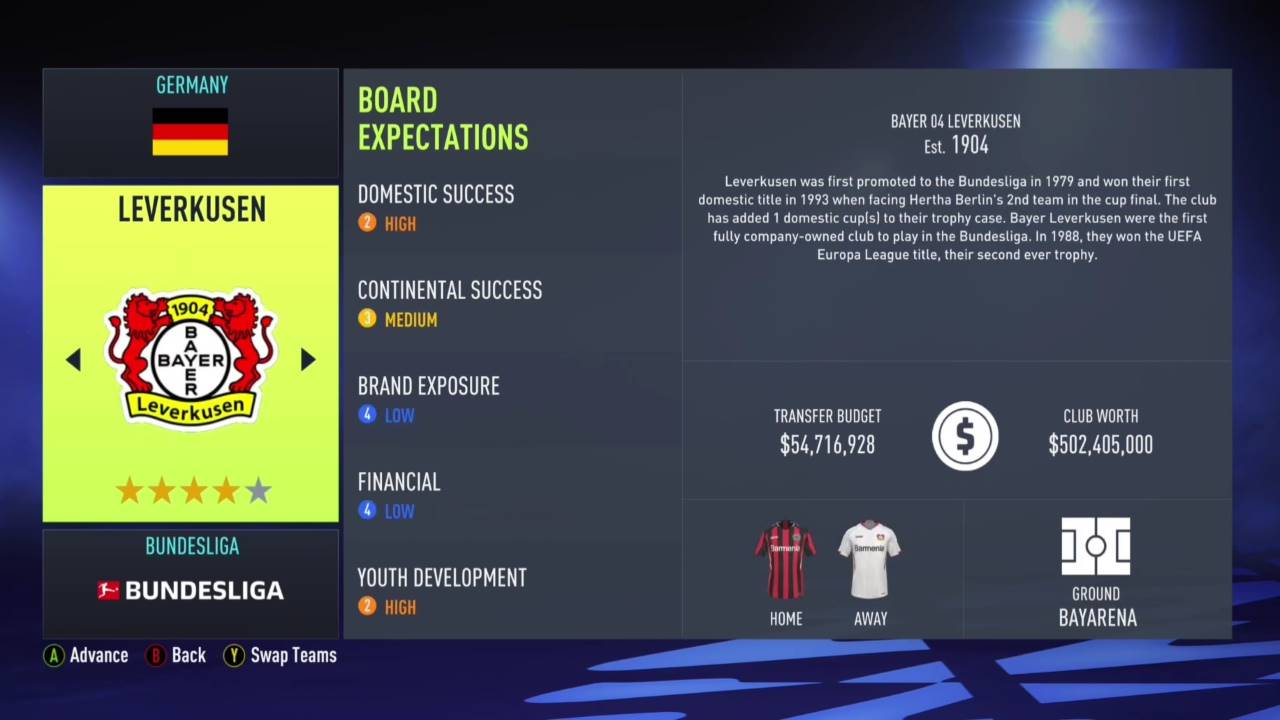Select the Away kit thumbnail

pyautogui.click(x=870, y=558)
